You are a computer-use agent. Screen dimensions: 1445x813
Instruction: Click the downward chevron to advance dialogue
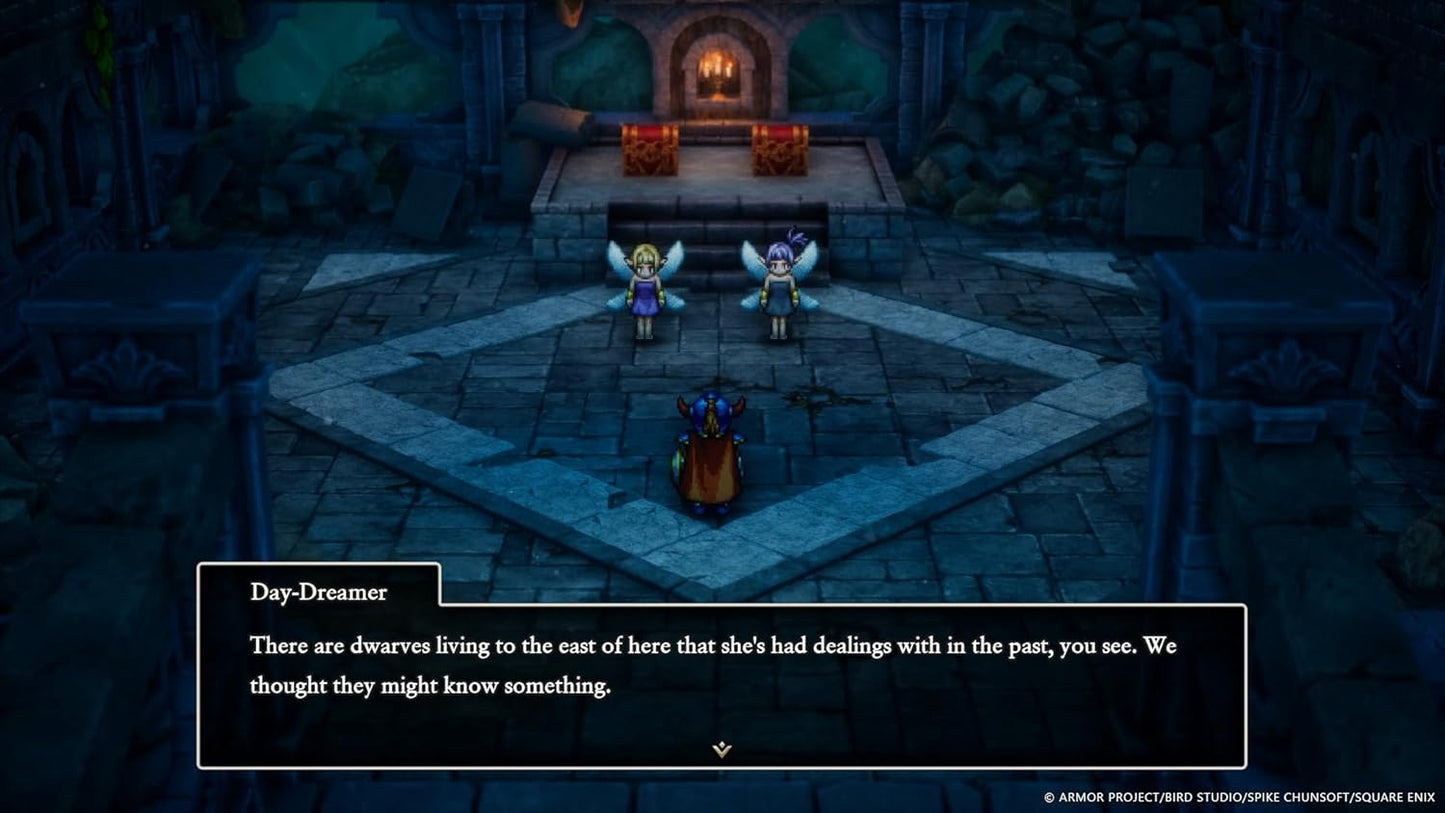(721, 748)
